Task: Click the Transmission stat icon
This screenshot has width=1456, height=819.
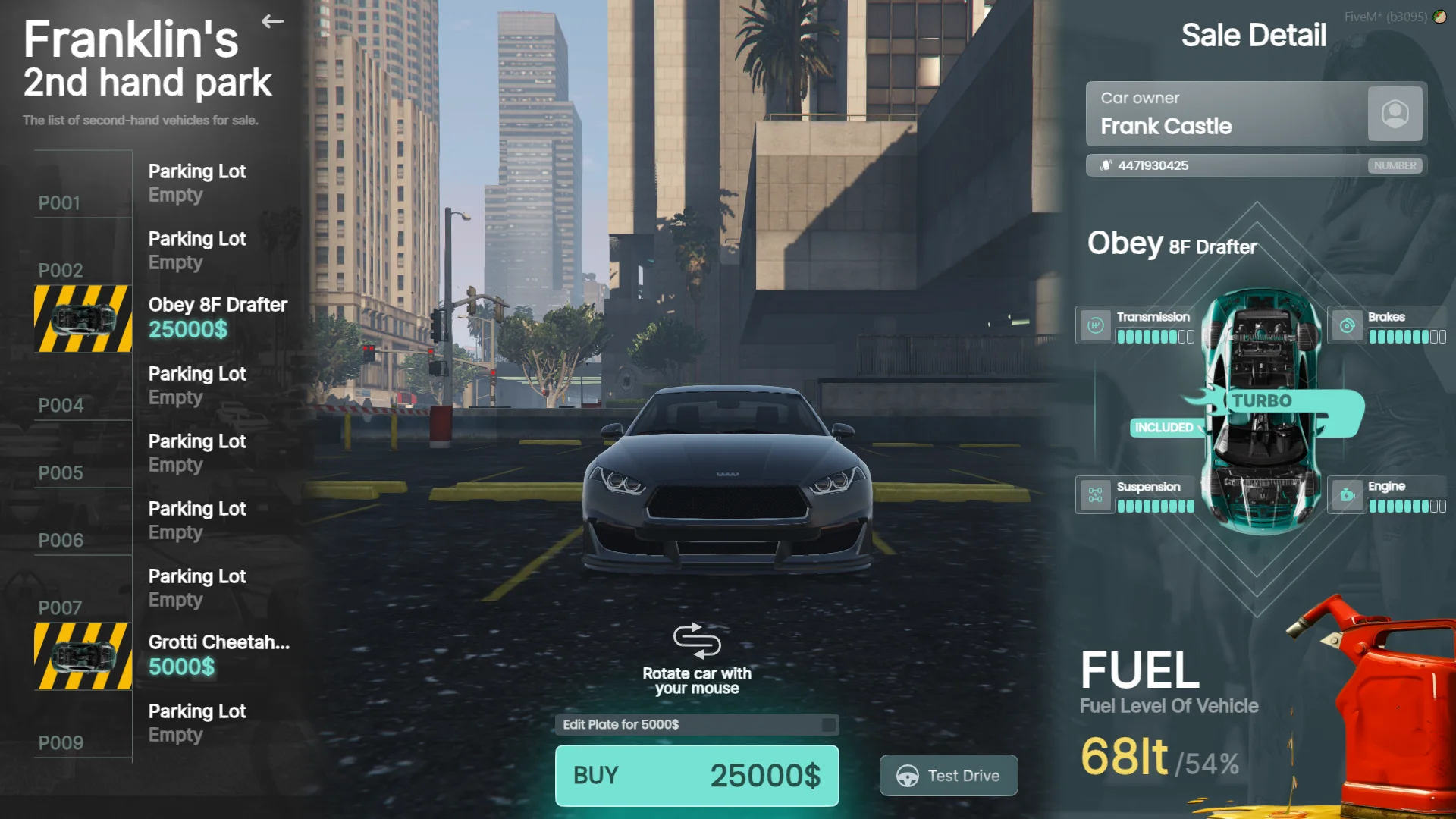Action: 1095,325
